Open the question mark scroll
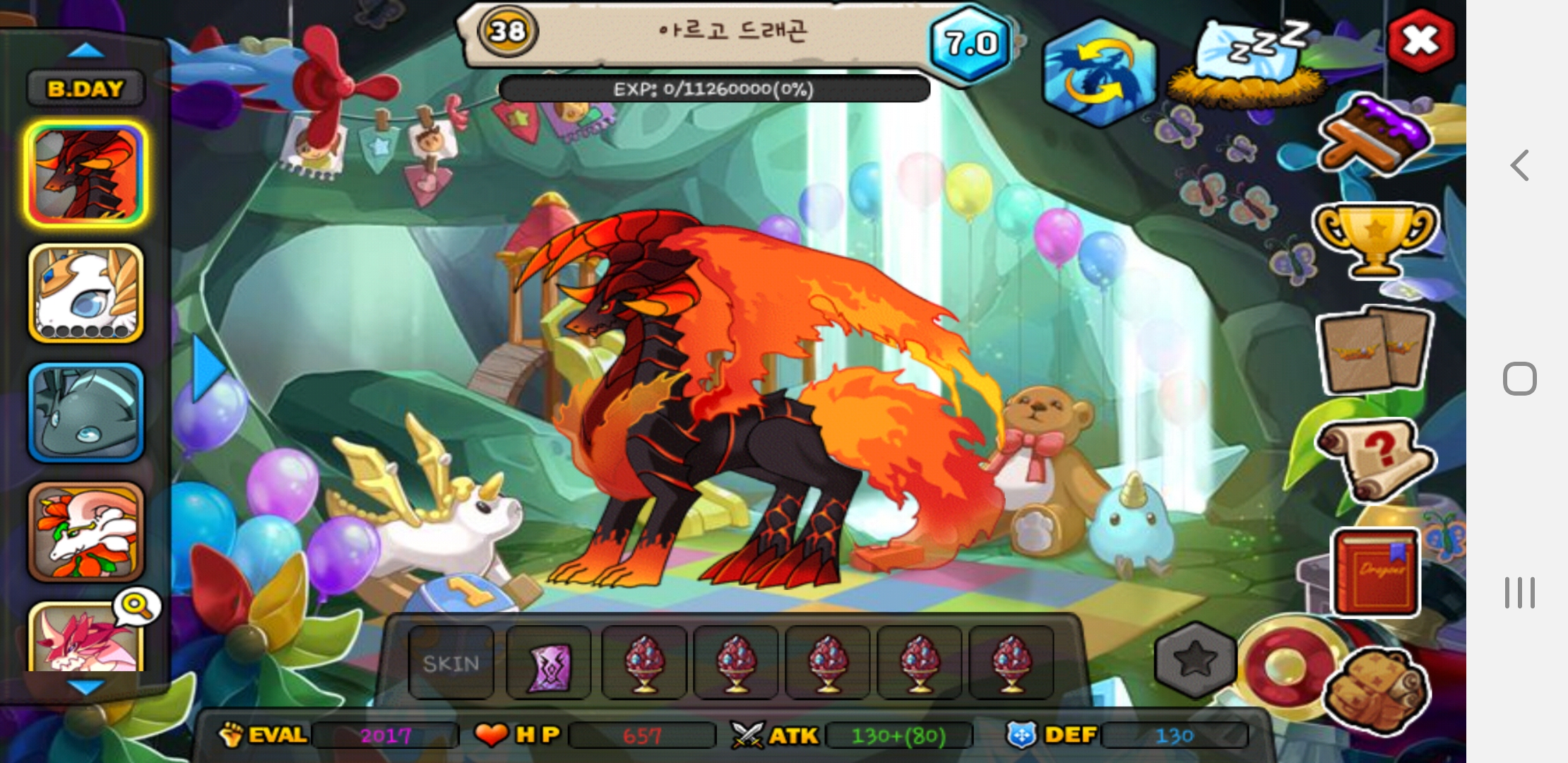Image resolution: width=1568 pixels, height=763 pixels. [x=1374, y=458]
